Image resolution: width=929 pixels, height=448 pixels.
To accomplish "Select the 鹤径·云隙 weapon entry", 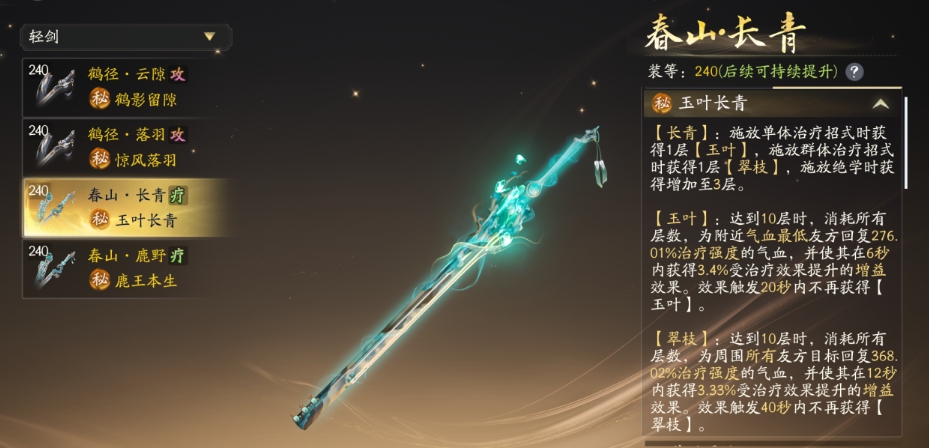I will pyautogui.click(x=126, y=87).
